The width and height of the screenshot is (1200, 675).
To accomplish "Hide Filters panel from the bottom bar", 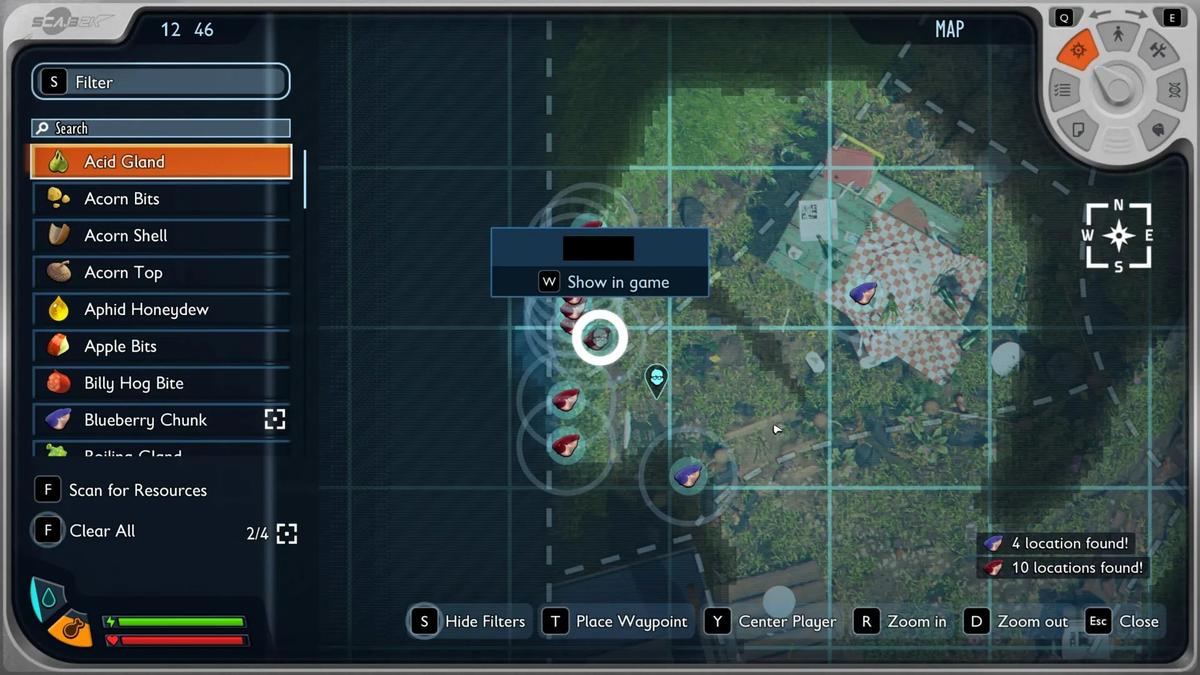I will 468,621.
